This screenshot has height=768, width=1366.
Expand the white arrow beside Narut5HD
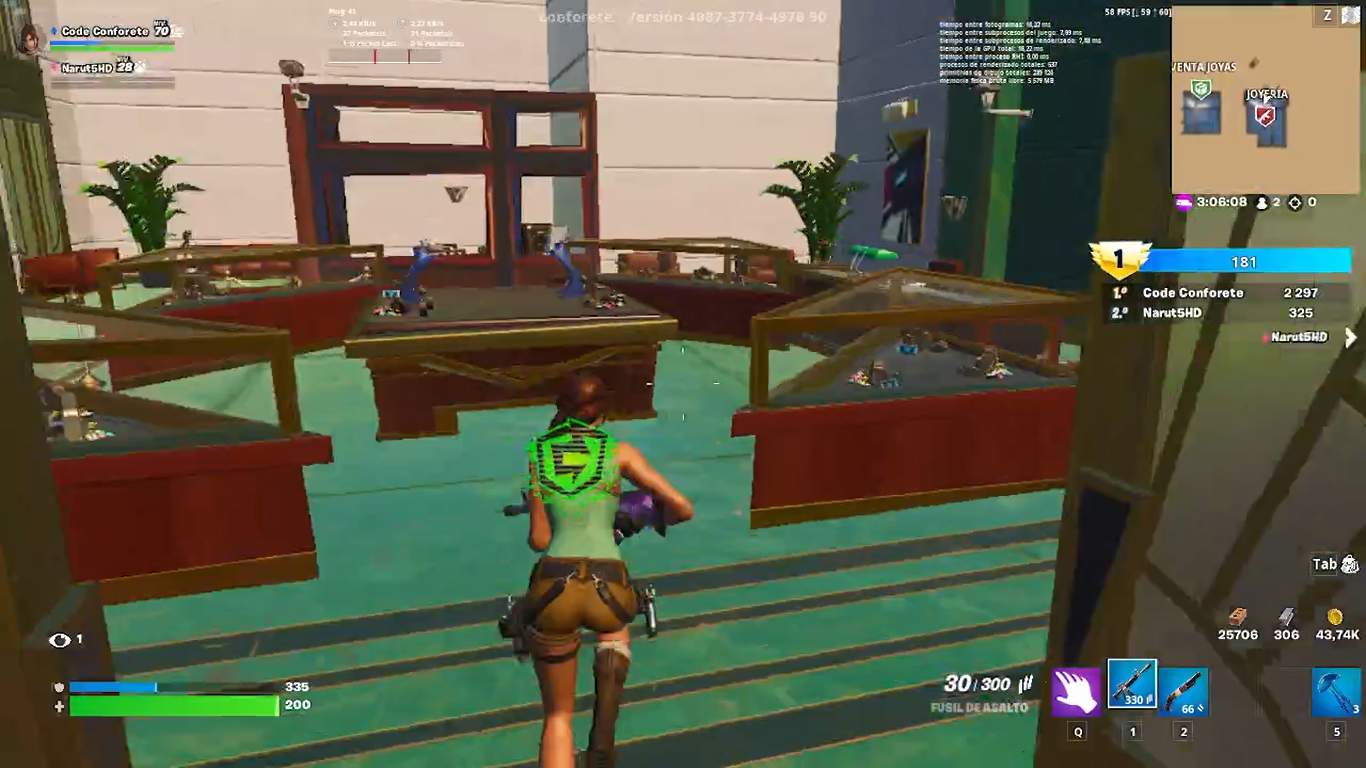click(x=1350, y=338)
